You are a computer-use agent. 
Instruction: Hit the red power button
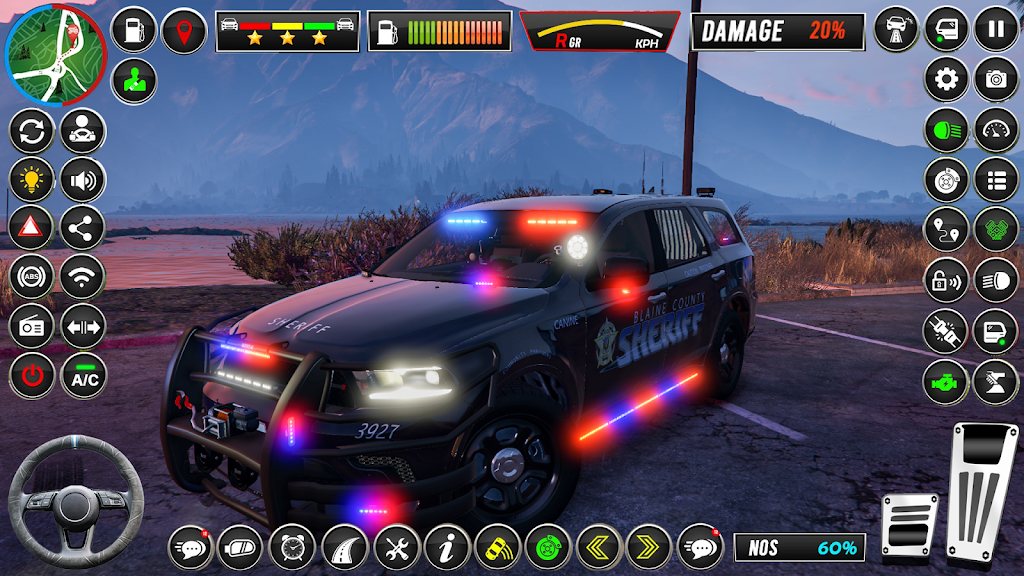point(31,376)
